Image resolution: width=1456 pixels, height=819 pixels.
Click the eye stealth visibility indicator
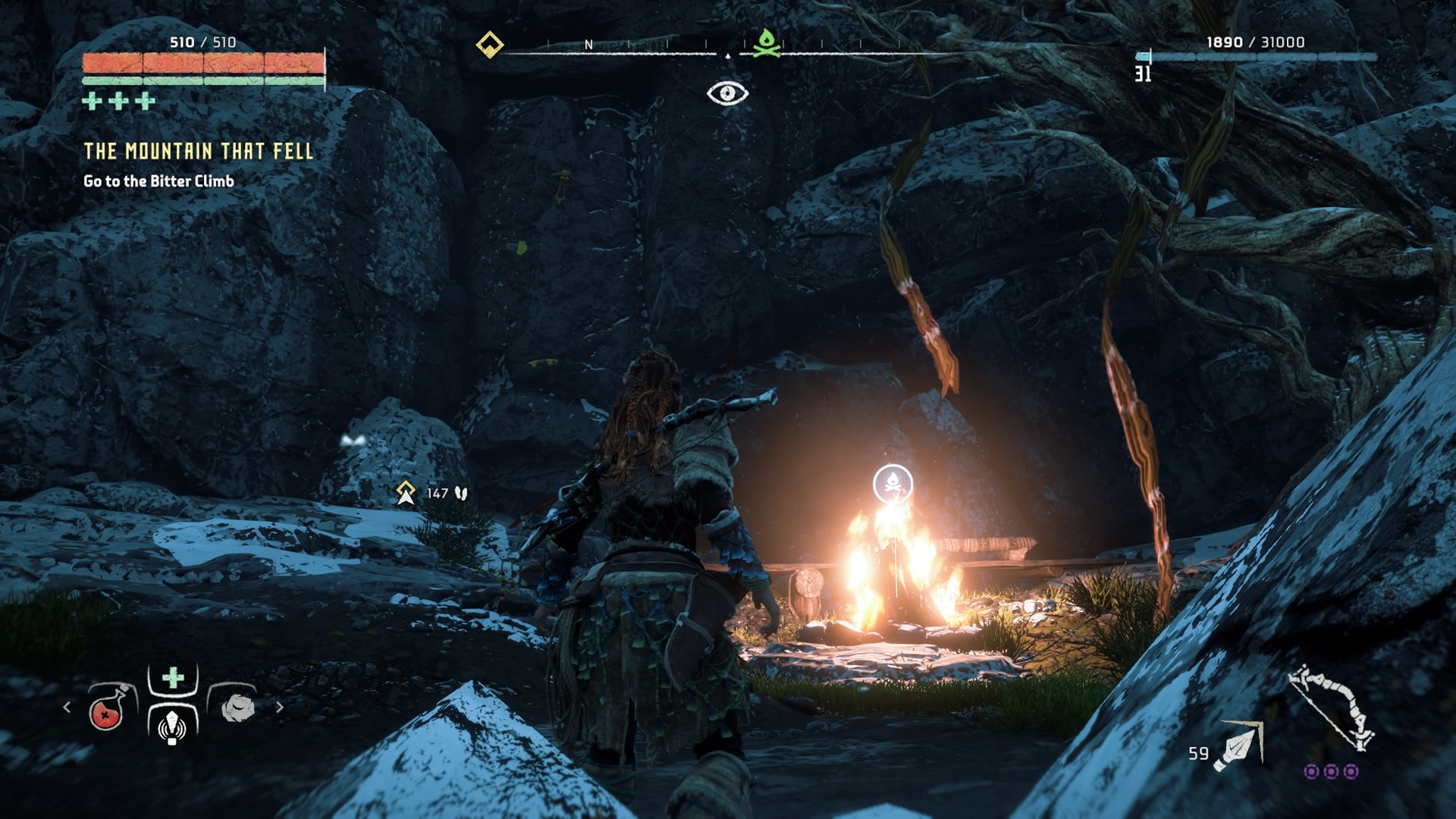click(x=727, y=93)
